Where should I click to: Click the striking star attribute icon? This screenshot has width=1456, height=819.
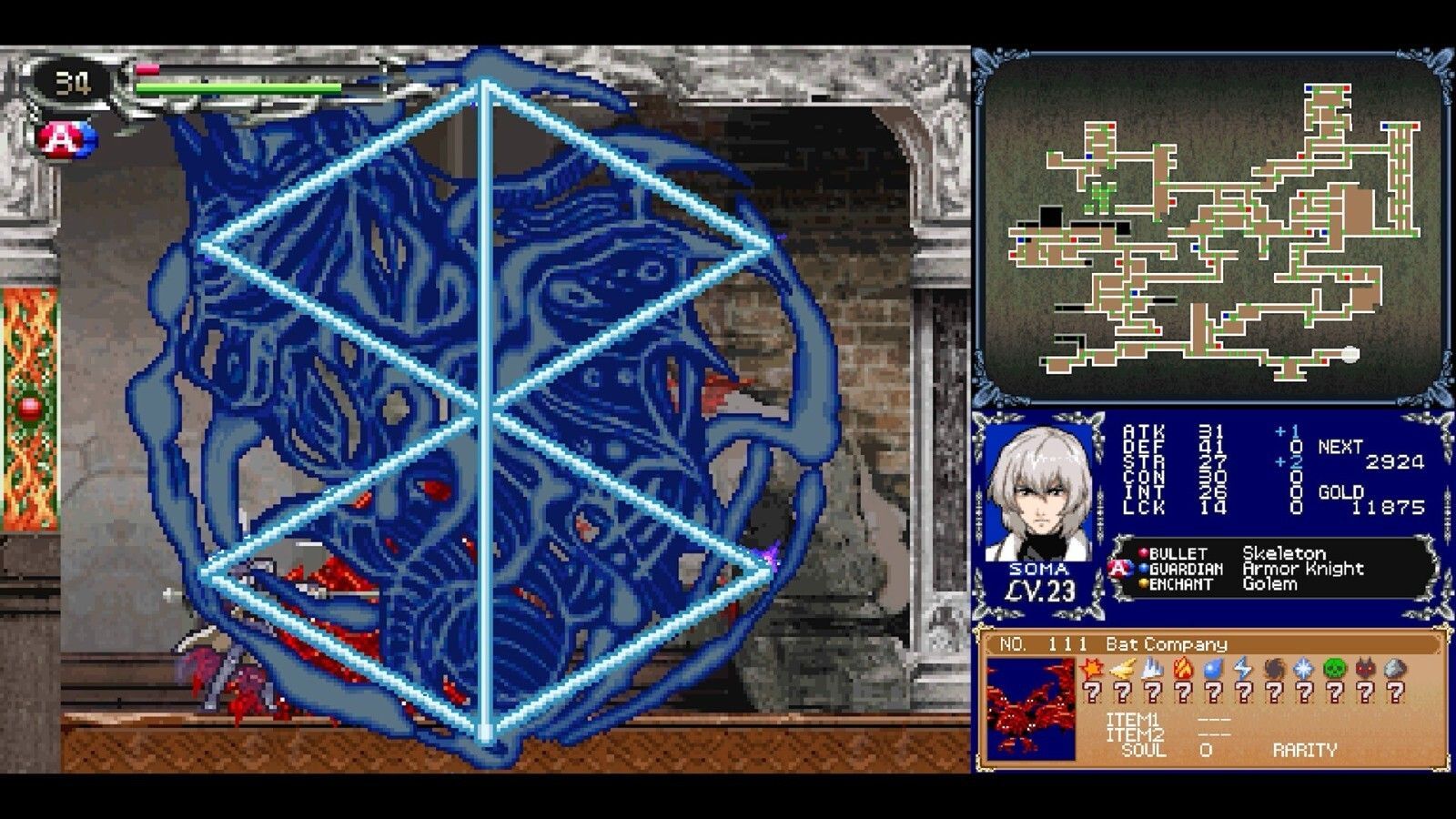tap(1092, 669)
